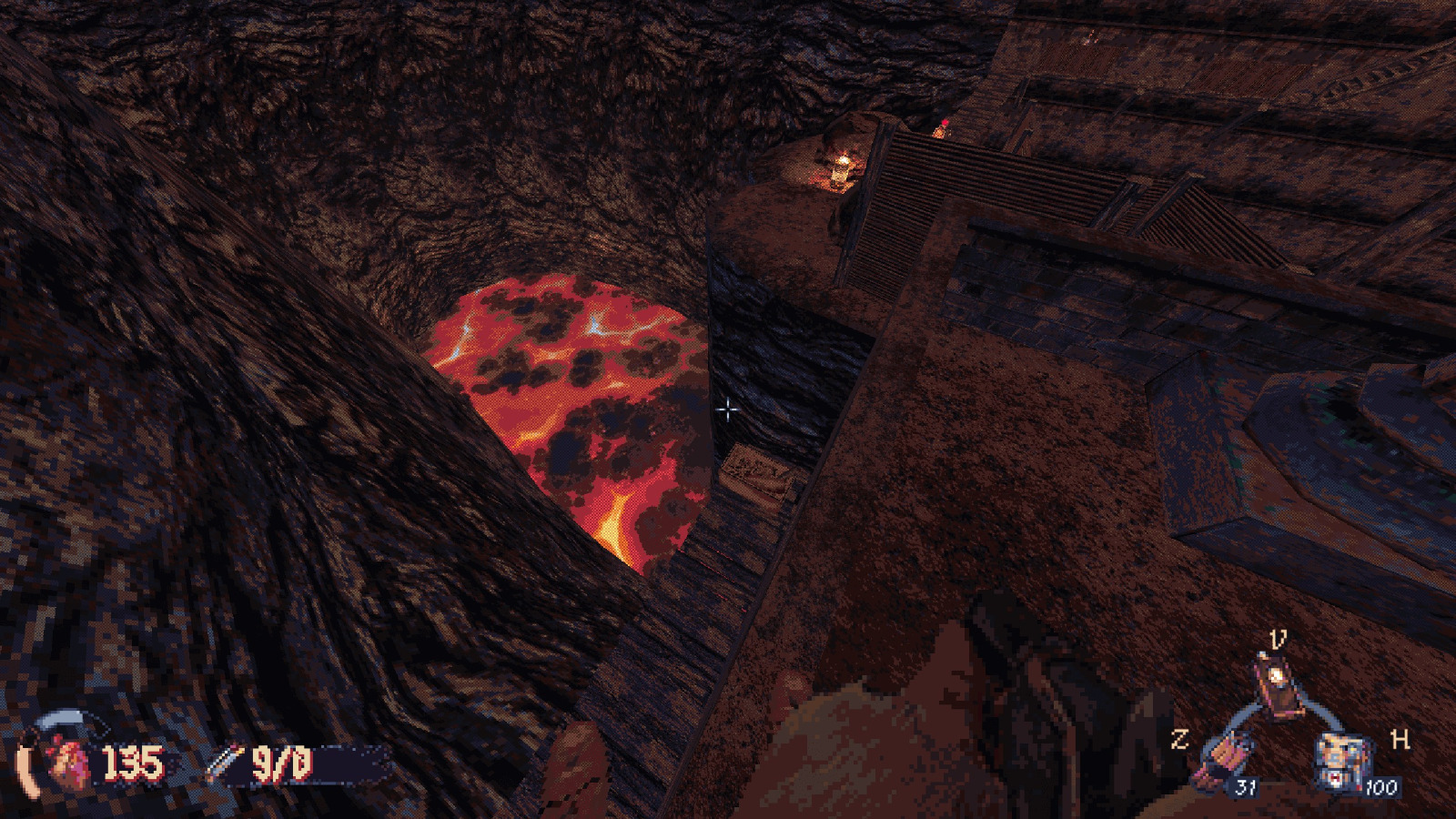Click the dark ammo bar next to 9/0
The height and width of the screenshot is (819, 1456).
pyautogui.click(x=346, y=764)
